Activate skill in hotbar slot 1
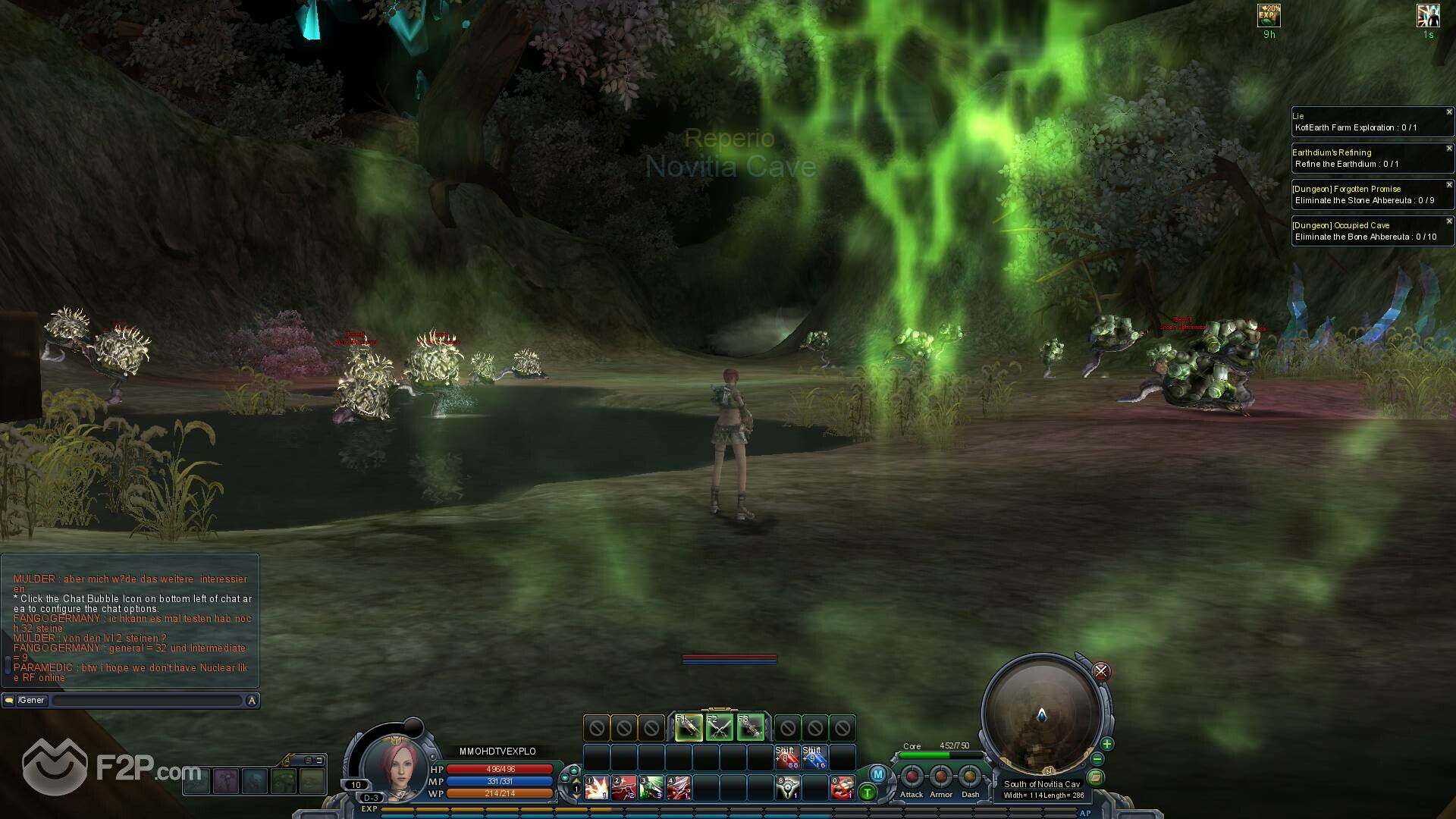Screen dimensions: 1456x819 pos(597,788)
